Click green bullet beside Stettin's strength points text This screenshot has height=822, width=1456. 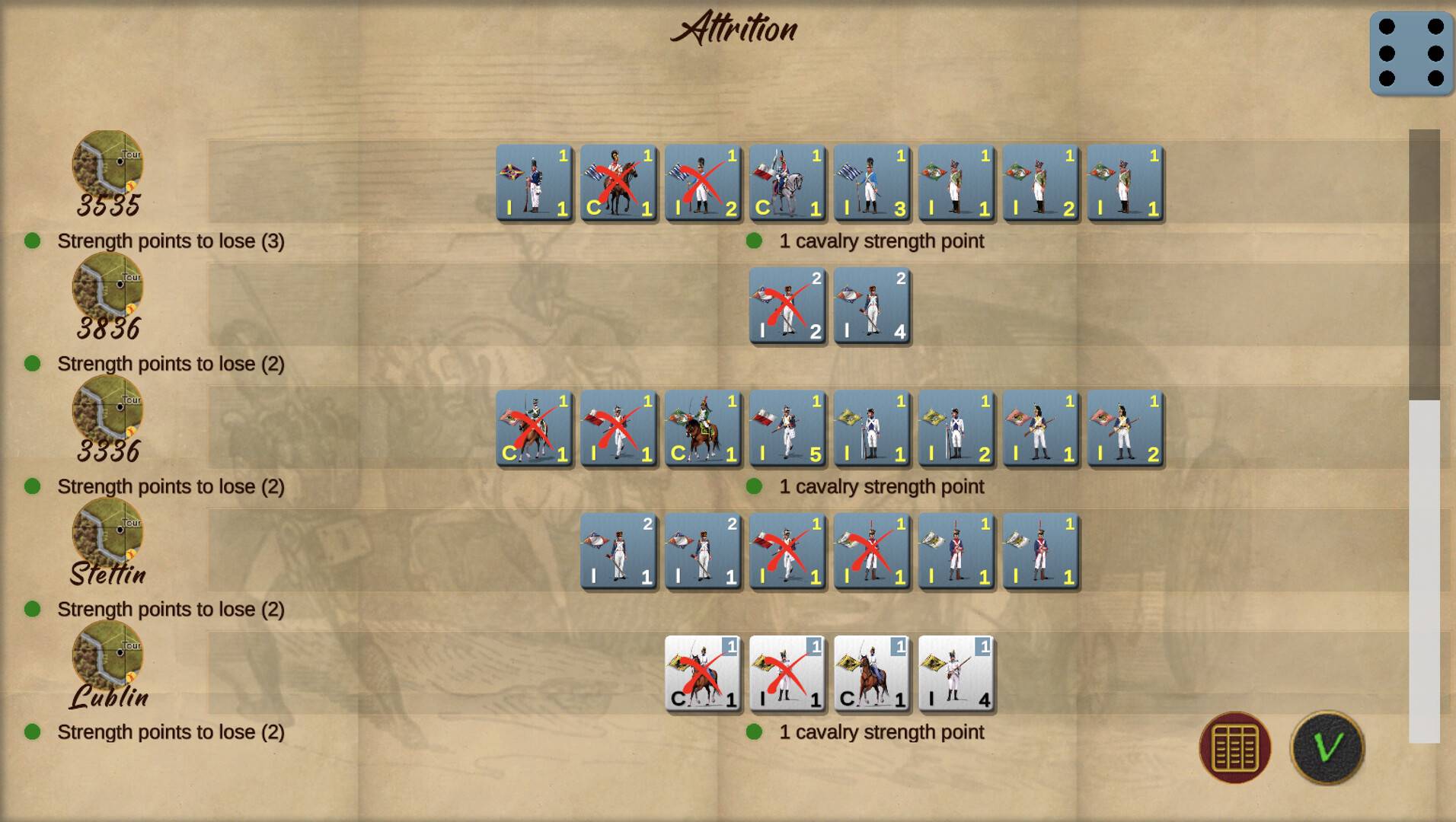(33, 610)
